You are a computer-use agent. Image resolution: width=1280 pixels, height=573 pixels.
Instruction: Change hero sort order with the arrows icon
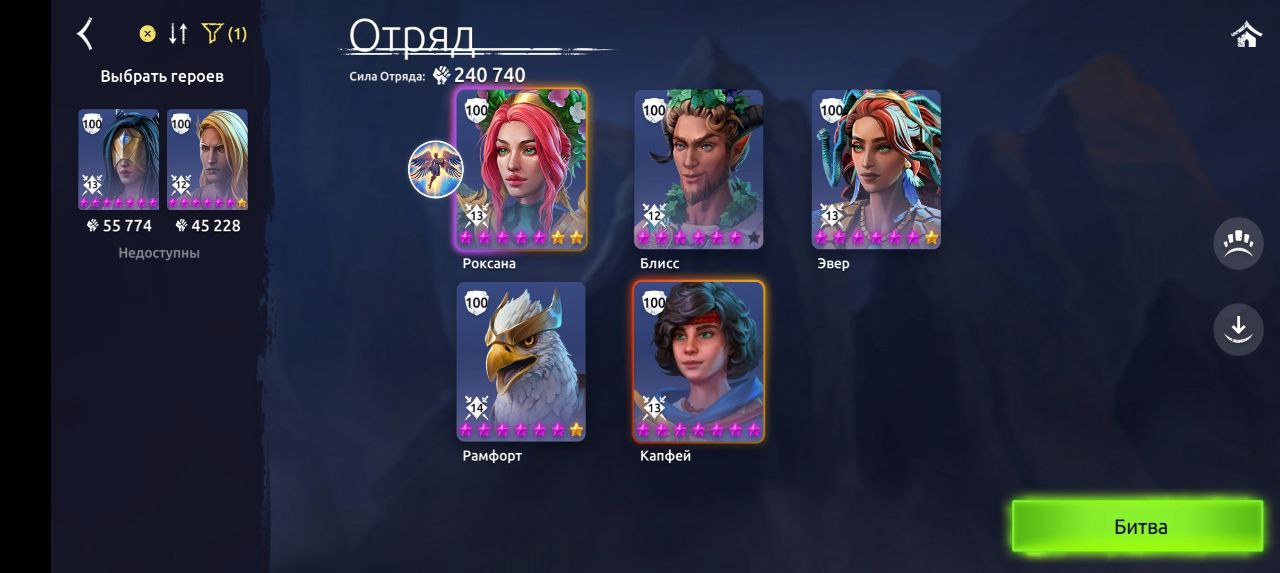pos(178,34)
